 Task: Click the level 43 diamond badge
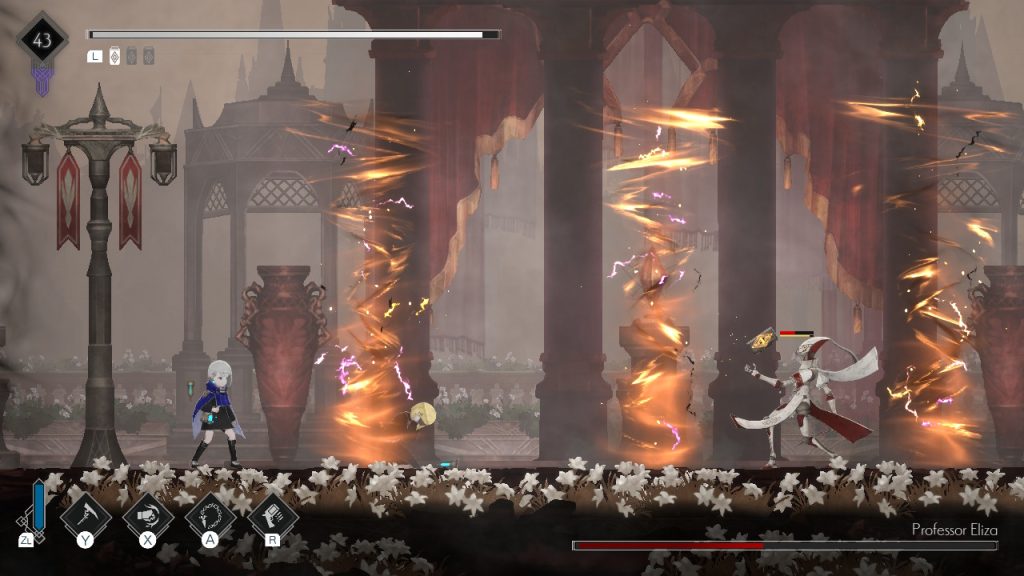click(x=42, y=41)
